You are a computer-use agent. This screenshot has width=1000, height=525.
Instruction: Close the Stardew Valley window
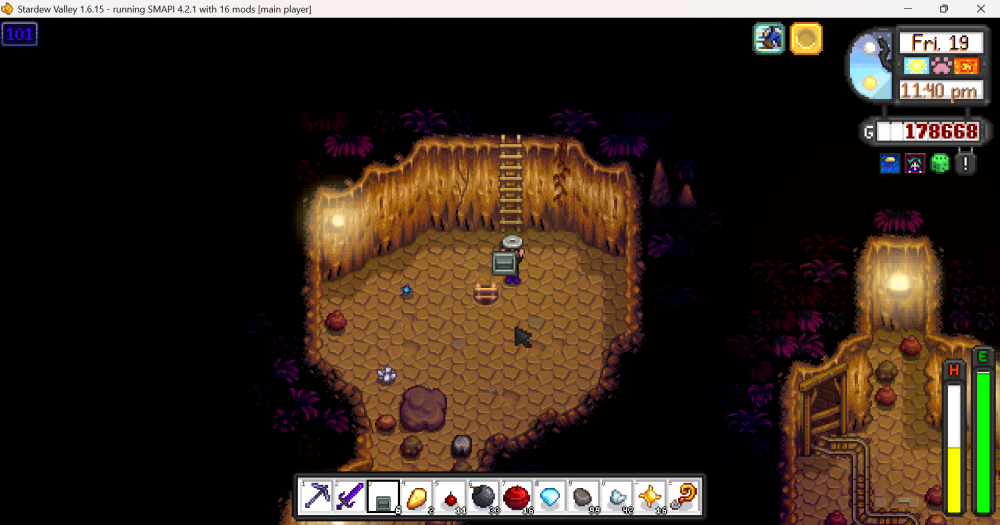click(977, 9)
